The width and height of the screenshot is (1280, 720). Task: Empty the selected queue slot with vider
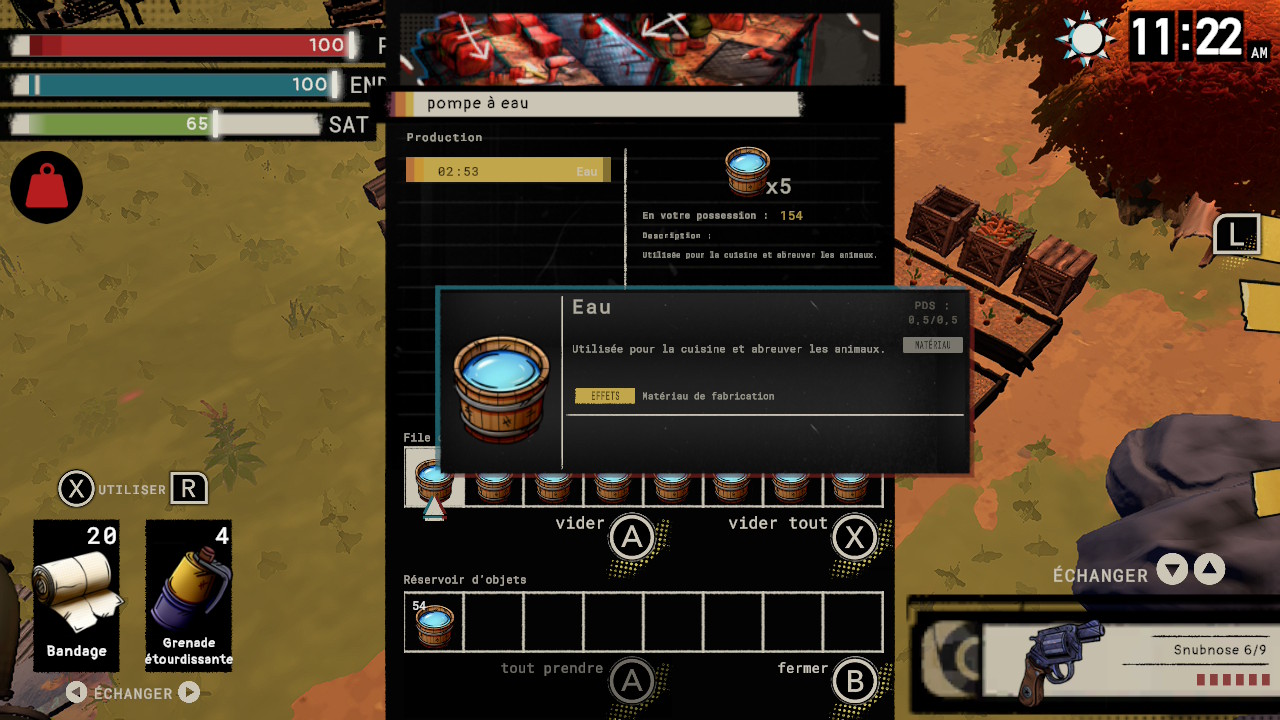(632, 538)
